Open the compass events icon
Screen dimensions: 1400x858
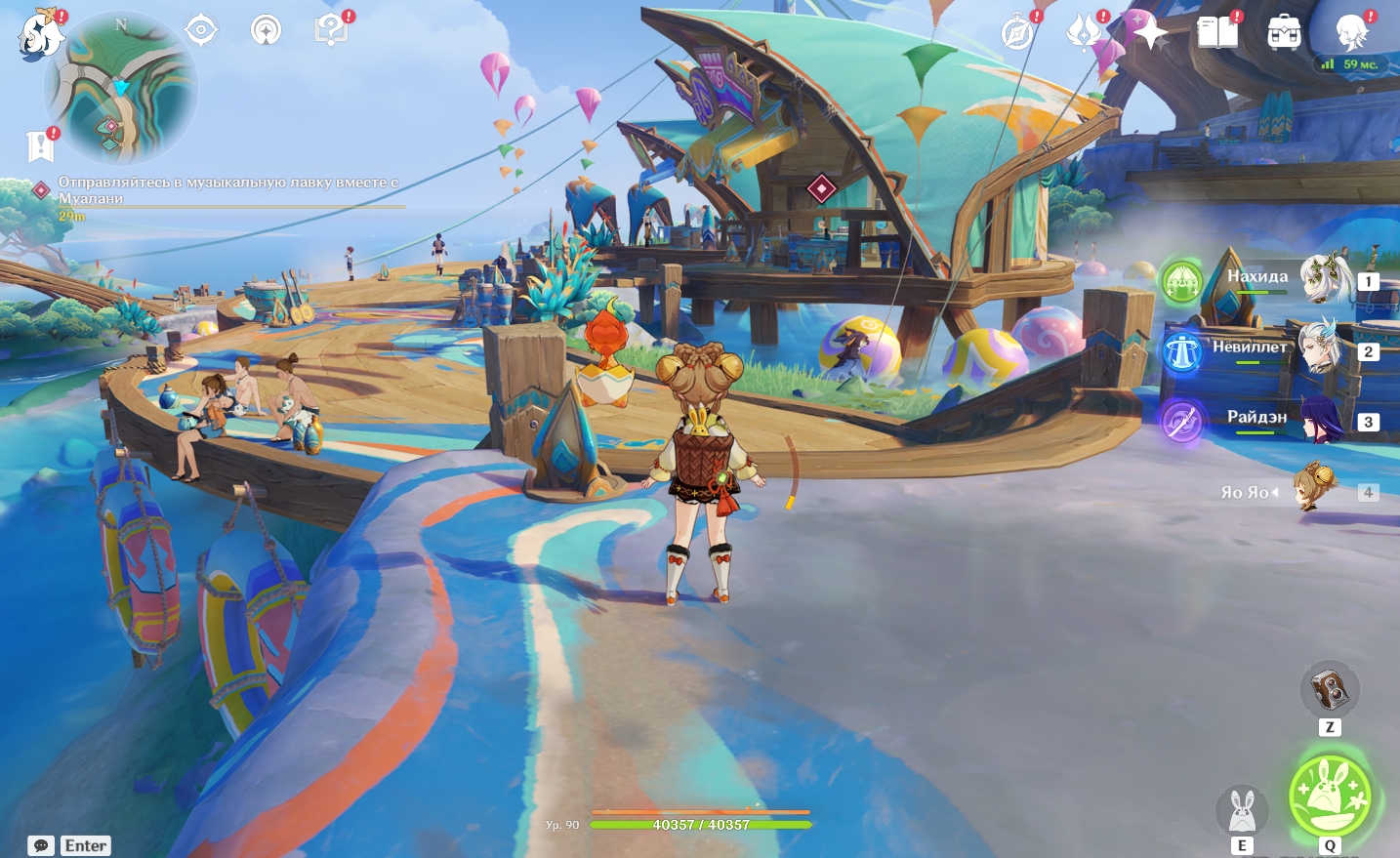1017,33
